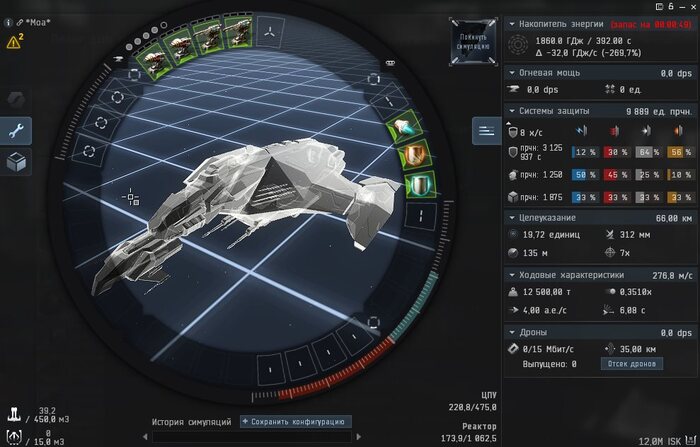Toggle the "Целеуказание" targeting section
The image size is (700, 447).
pos(512,217)
